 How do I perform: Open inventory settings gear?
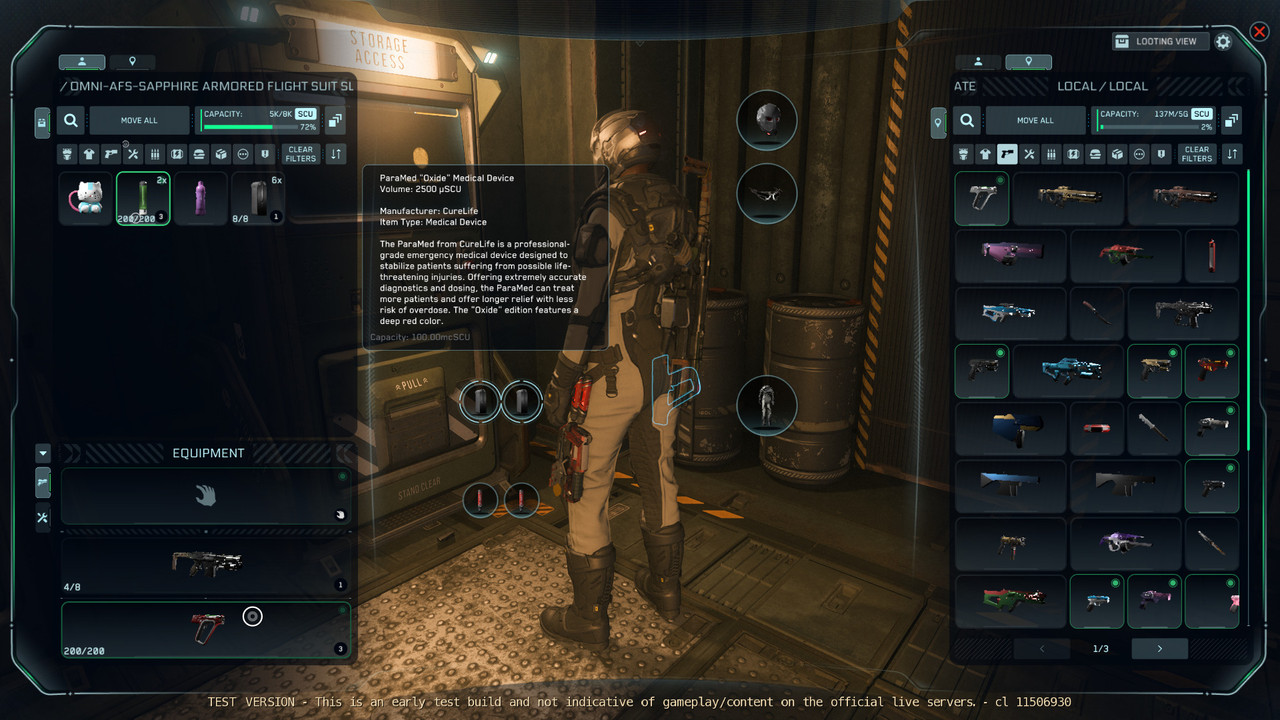coord(1223,41)
